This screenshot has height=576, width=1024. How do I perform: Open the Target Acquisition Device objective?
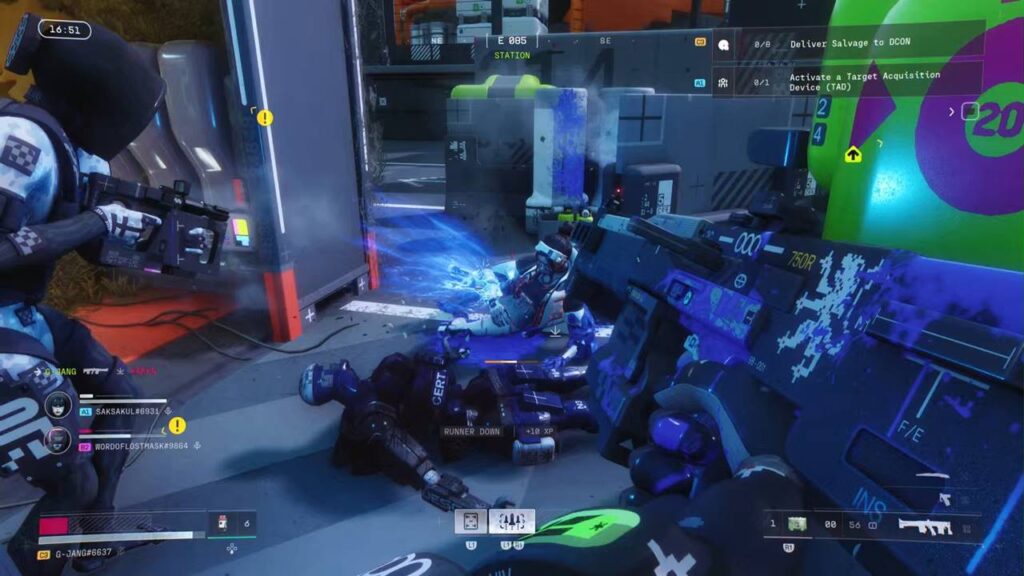click(x=850, y=80)
